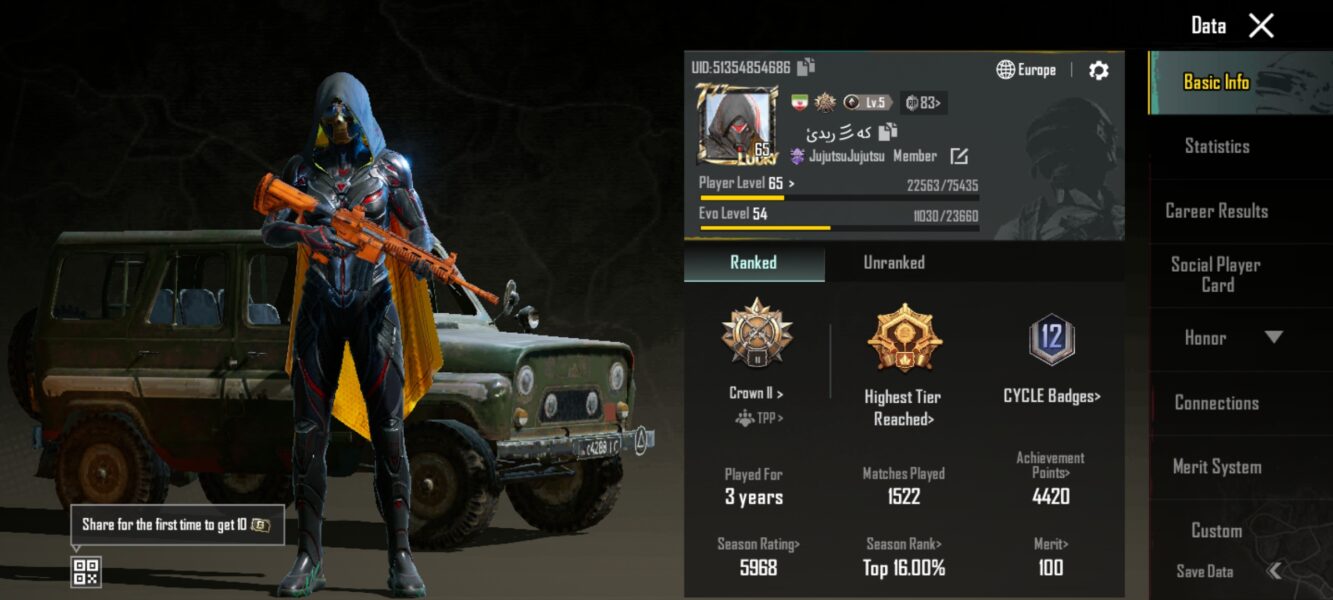Open the QR code share icon
This screenshot has width=1333, height=600.
click(x=86, y=572)
